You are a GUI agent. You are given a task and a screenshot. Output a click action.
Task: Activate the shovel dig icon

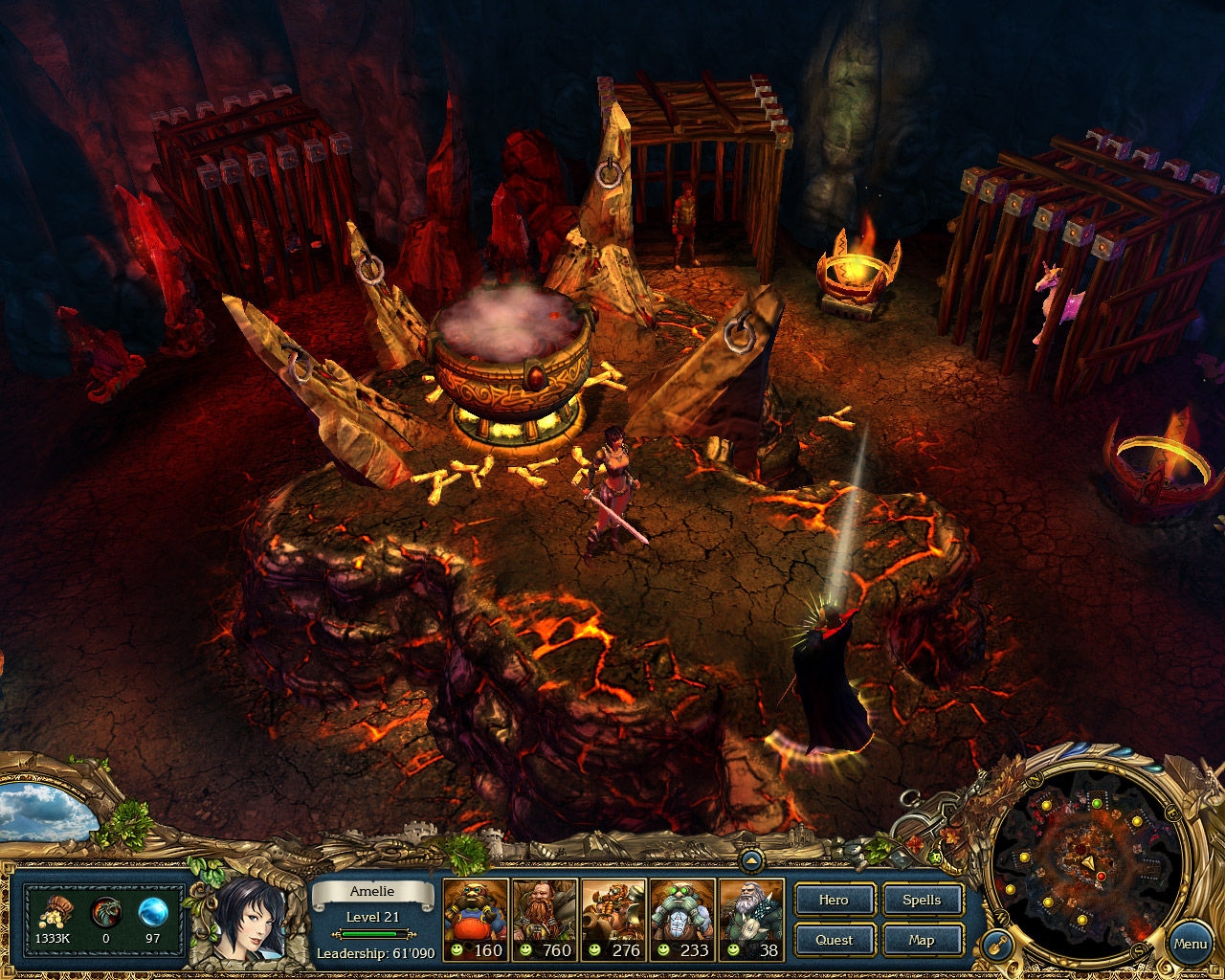[996, 945]
